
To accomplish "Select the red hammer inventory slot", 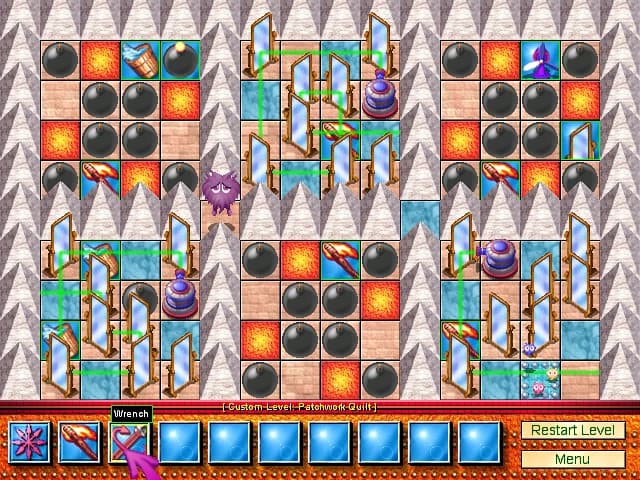I will 80,443.
